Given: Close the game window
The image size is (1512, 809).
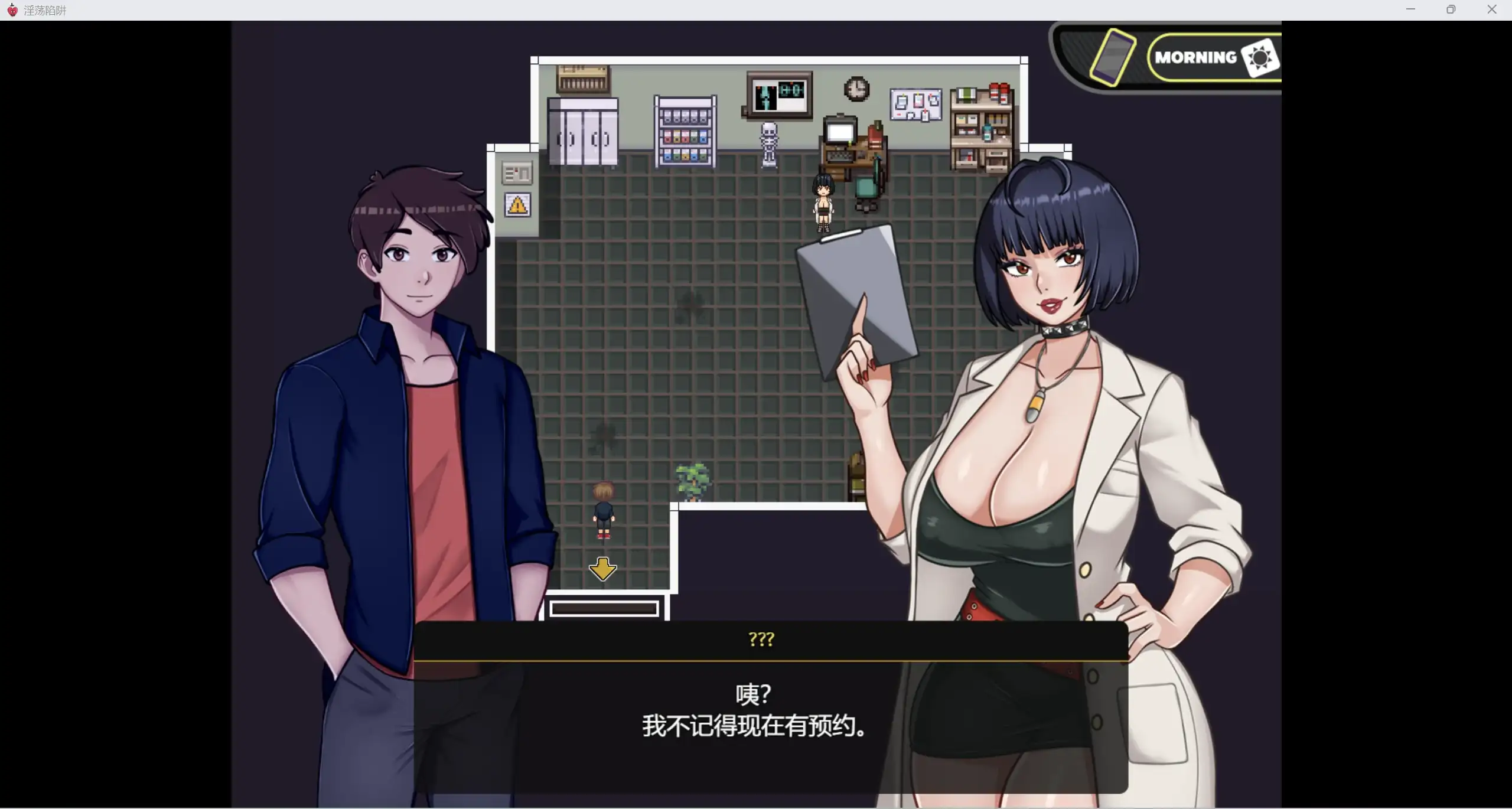Looking at the screenshot, I should pos(1491,9).
